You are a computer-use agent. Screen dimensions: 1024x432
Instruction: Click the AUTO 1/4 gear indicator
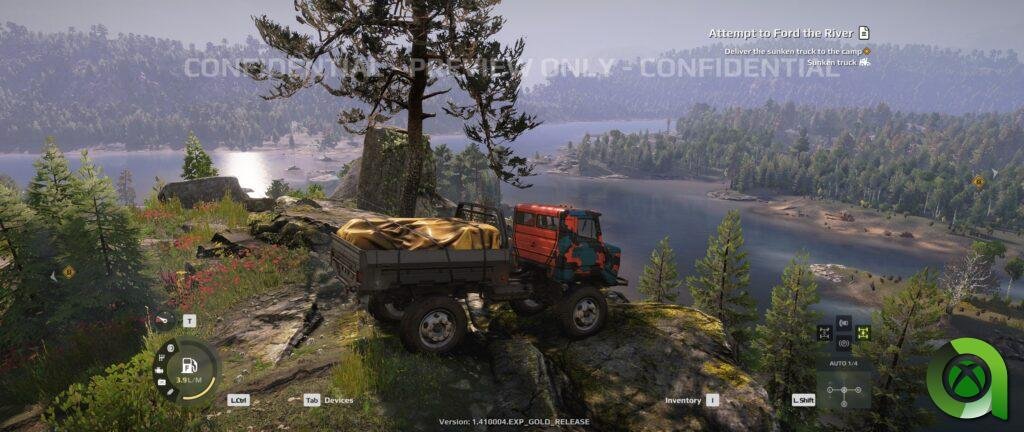[x=843, y=362]
